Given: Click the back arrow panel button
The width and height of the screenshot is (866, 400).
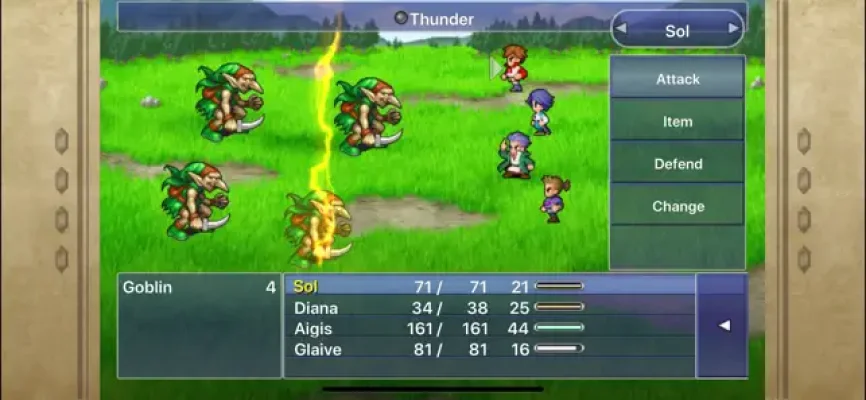Looking at the screenshot, I should click(x=721, y=325).
